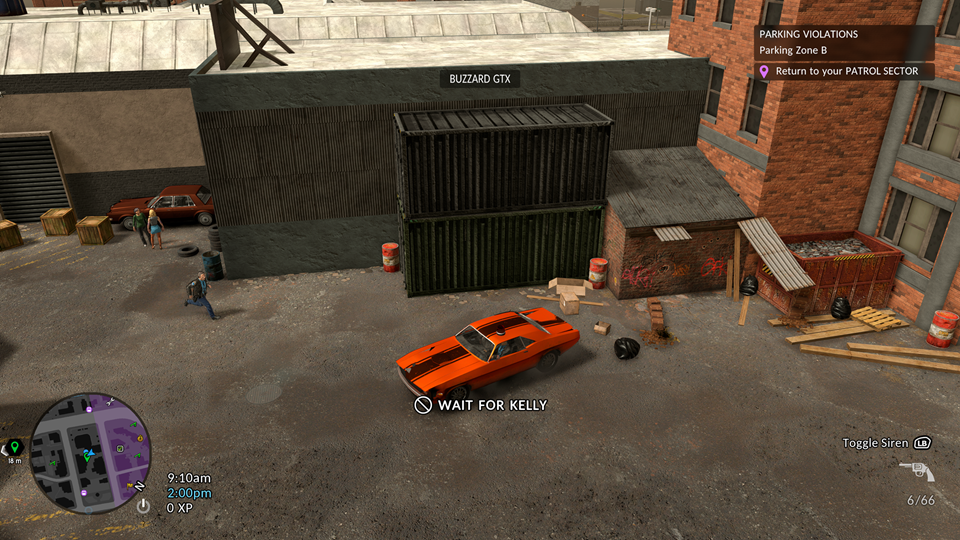
Task: Click the power icon beside the XP
Action: point(143,507)
